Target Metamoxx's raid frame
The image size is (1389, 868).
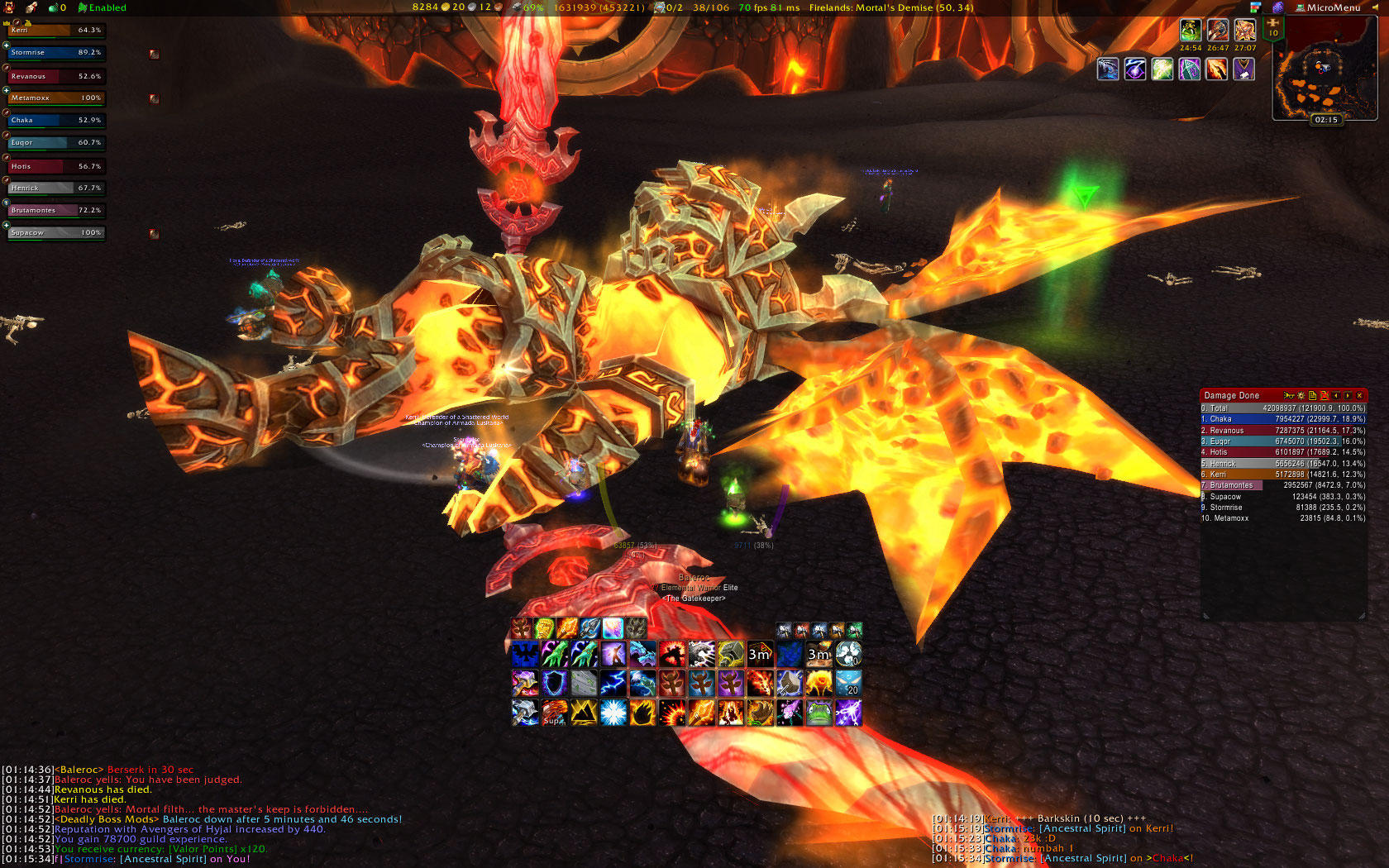pyautogui.click(x=56, y=98)
